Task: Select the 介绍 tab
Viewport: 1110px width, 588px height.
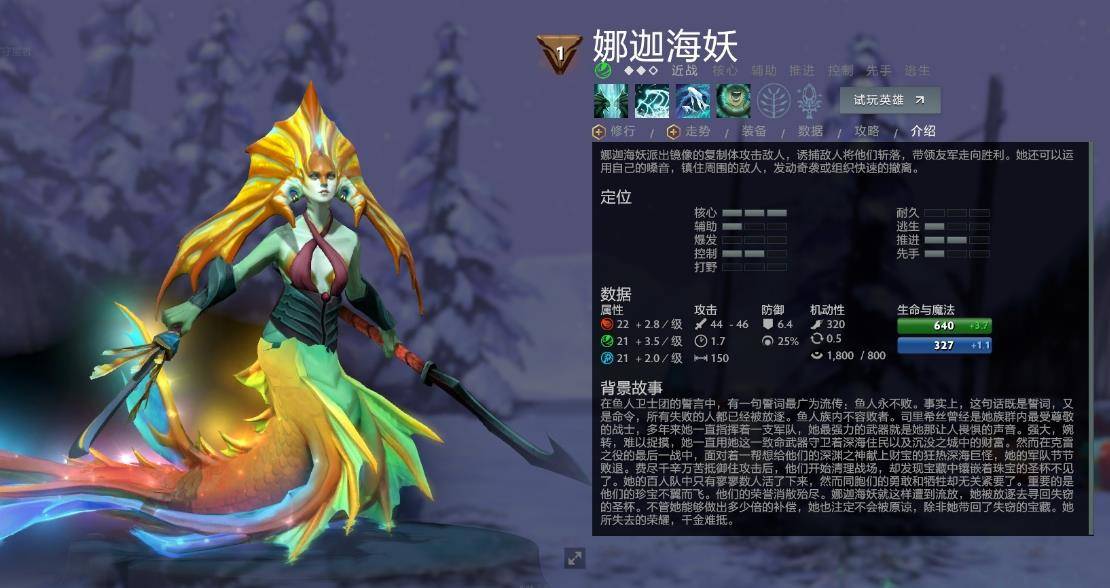Action: click(x=923, y=131)
